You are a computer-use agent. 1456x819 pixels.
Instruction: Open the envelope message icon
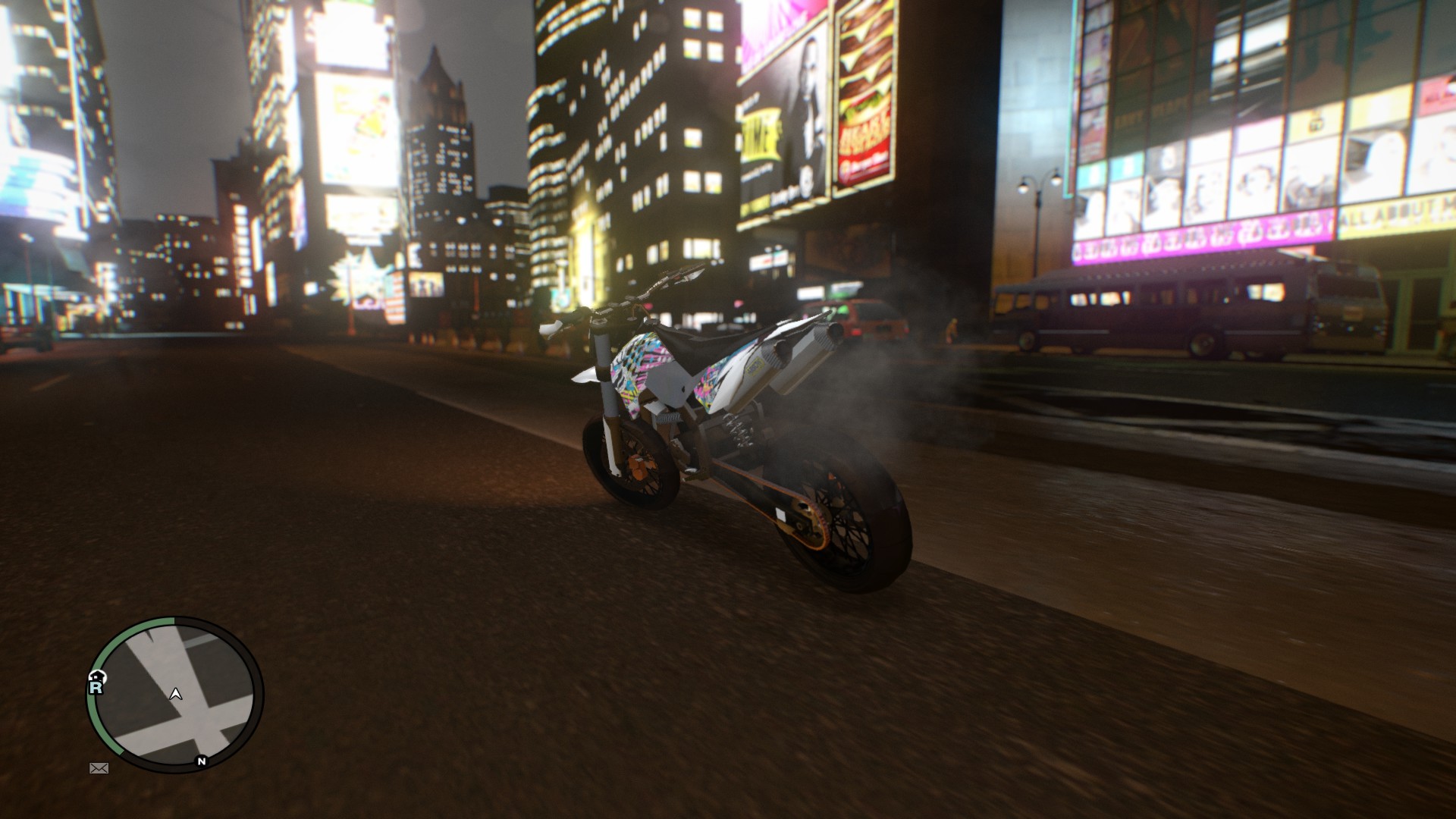tap(99, 768)
